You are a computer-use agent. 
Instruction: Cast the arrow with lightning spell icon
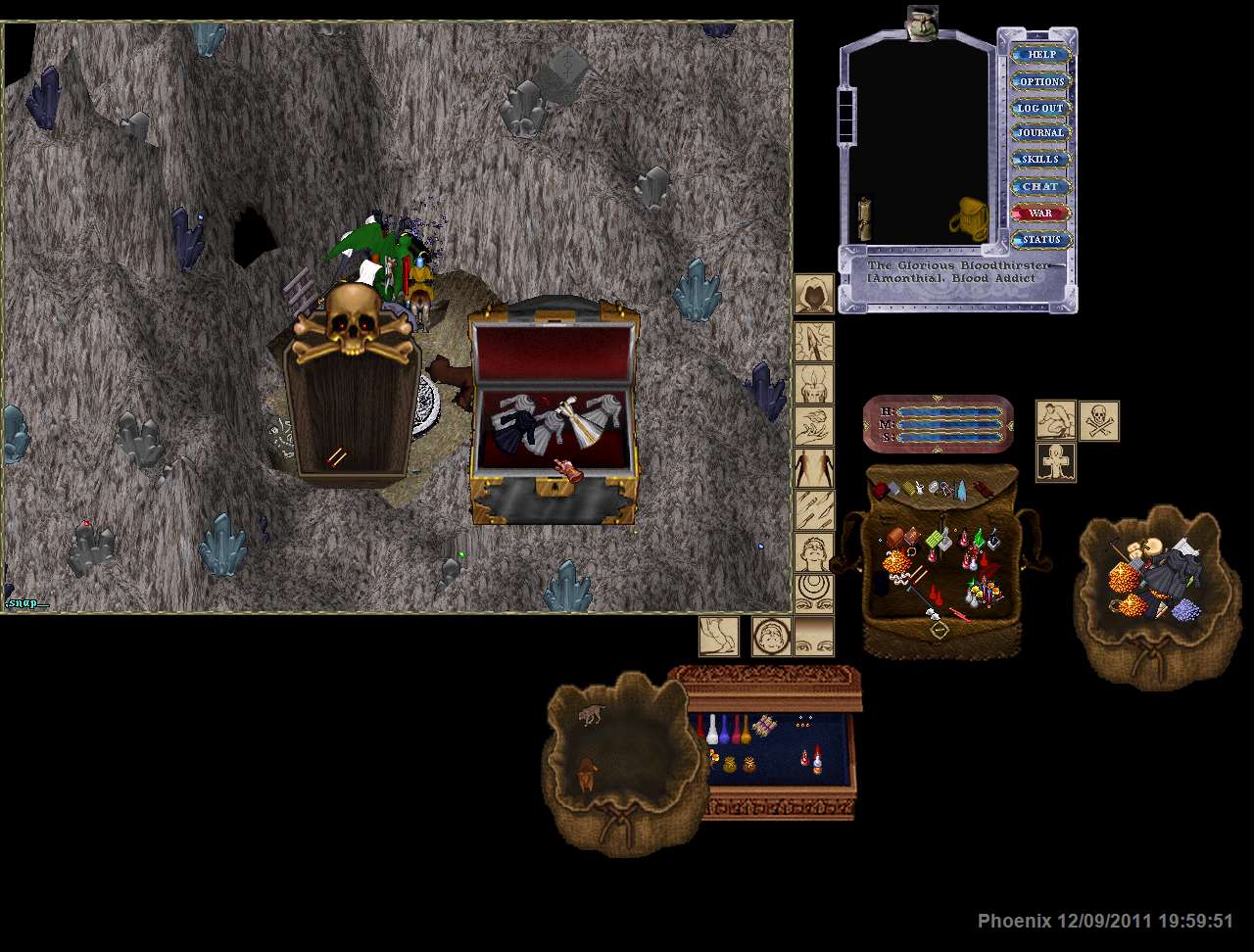coord(814,342)
